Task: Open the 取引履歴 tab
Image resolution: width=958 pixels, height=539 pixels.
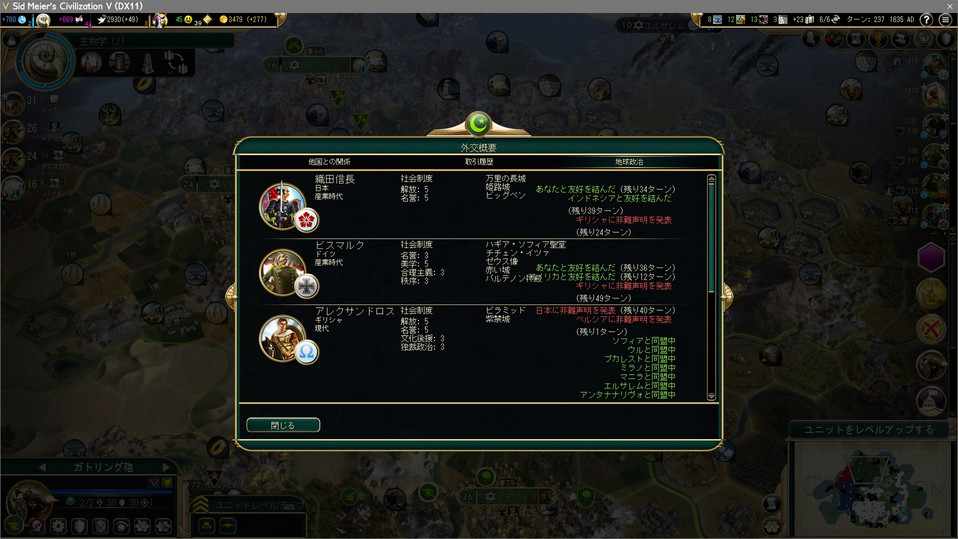Action: pos(479,161)
